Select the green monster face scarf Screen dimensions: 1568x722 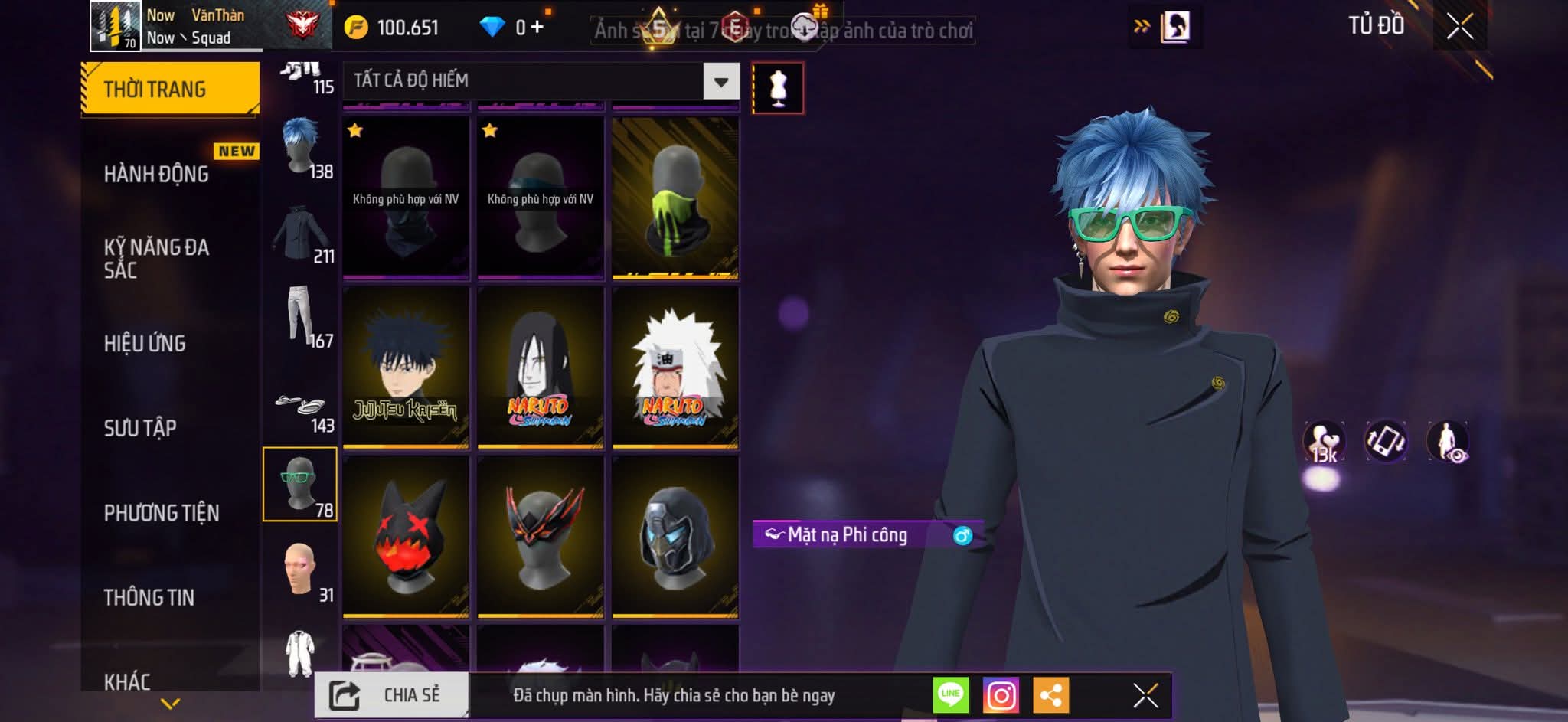(675, 198)
